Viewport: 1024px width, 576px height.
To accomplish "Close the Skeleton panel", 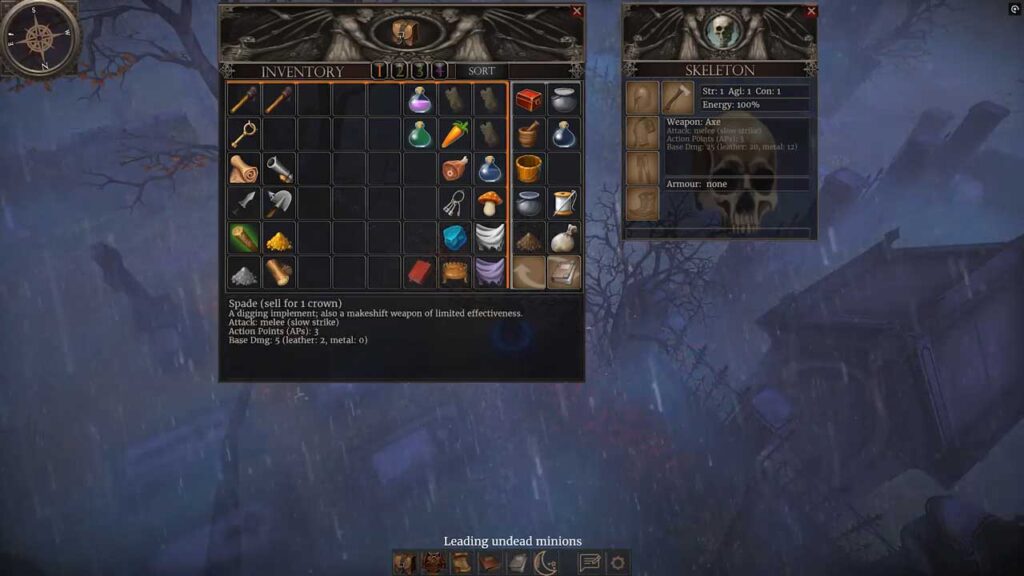I will (811, 12).
